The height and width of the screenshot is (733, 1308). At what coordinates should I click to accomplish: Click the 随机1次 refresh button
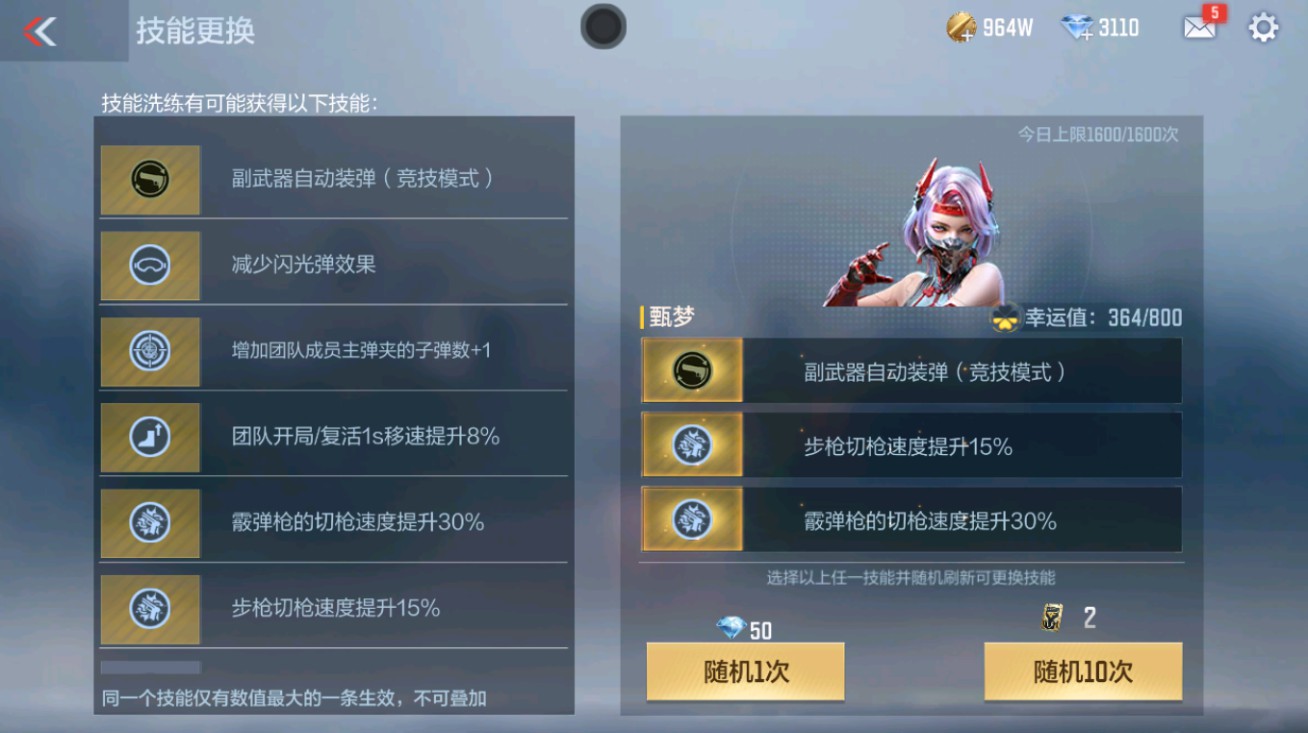click(744, 672)
